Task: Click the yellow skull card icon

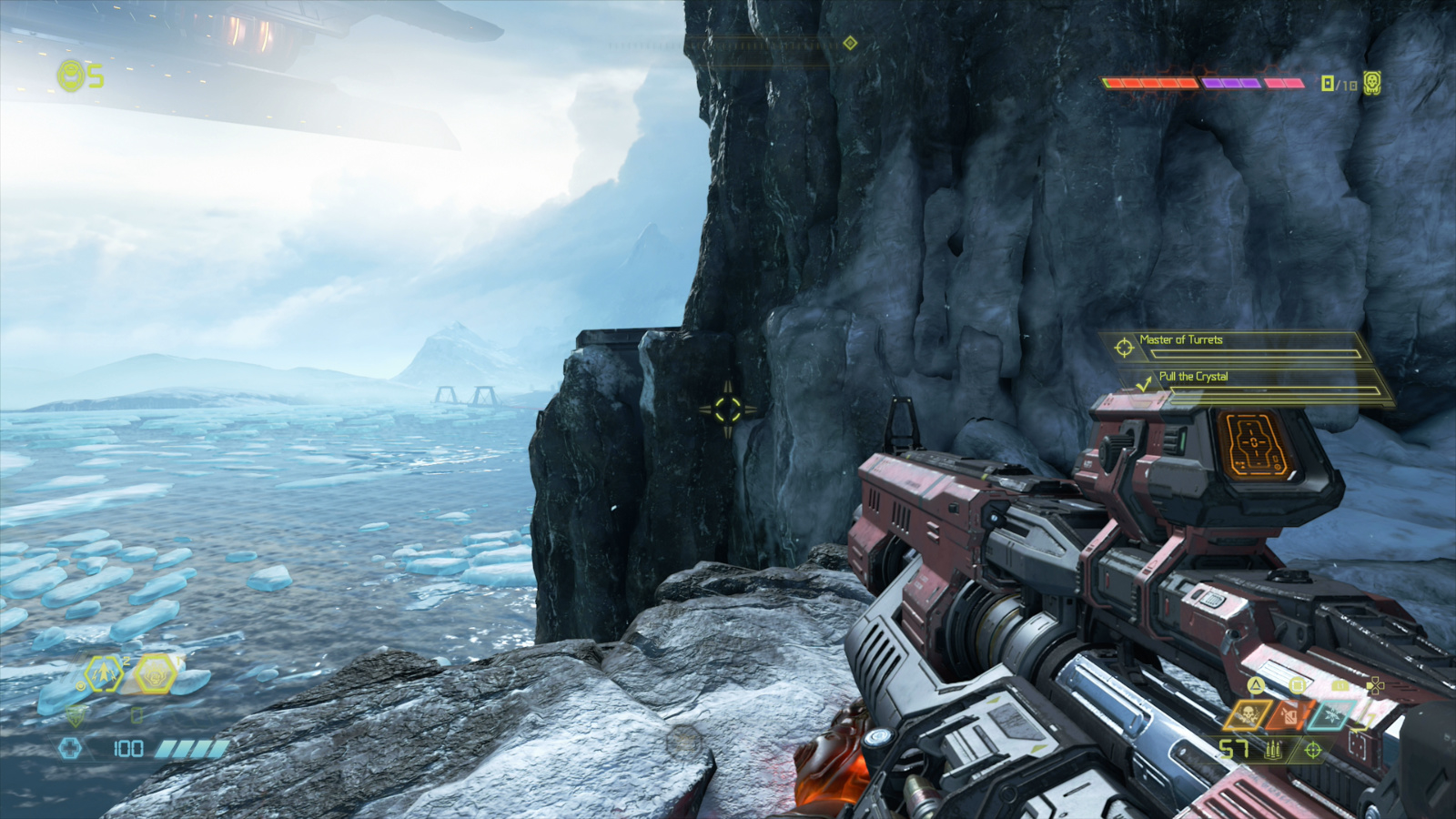Action: pyautogui.click(x=1371, y=84)
